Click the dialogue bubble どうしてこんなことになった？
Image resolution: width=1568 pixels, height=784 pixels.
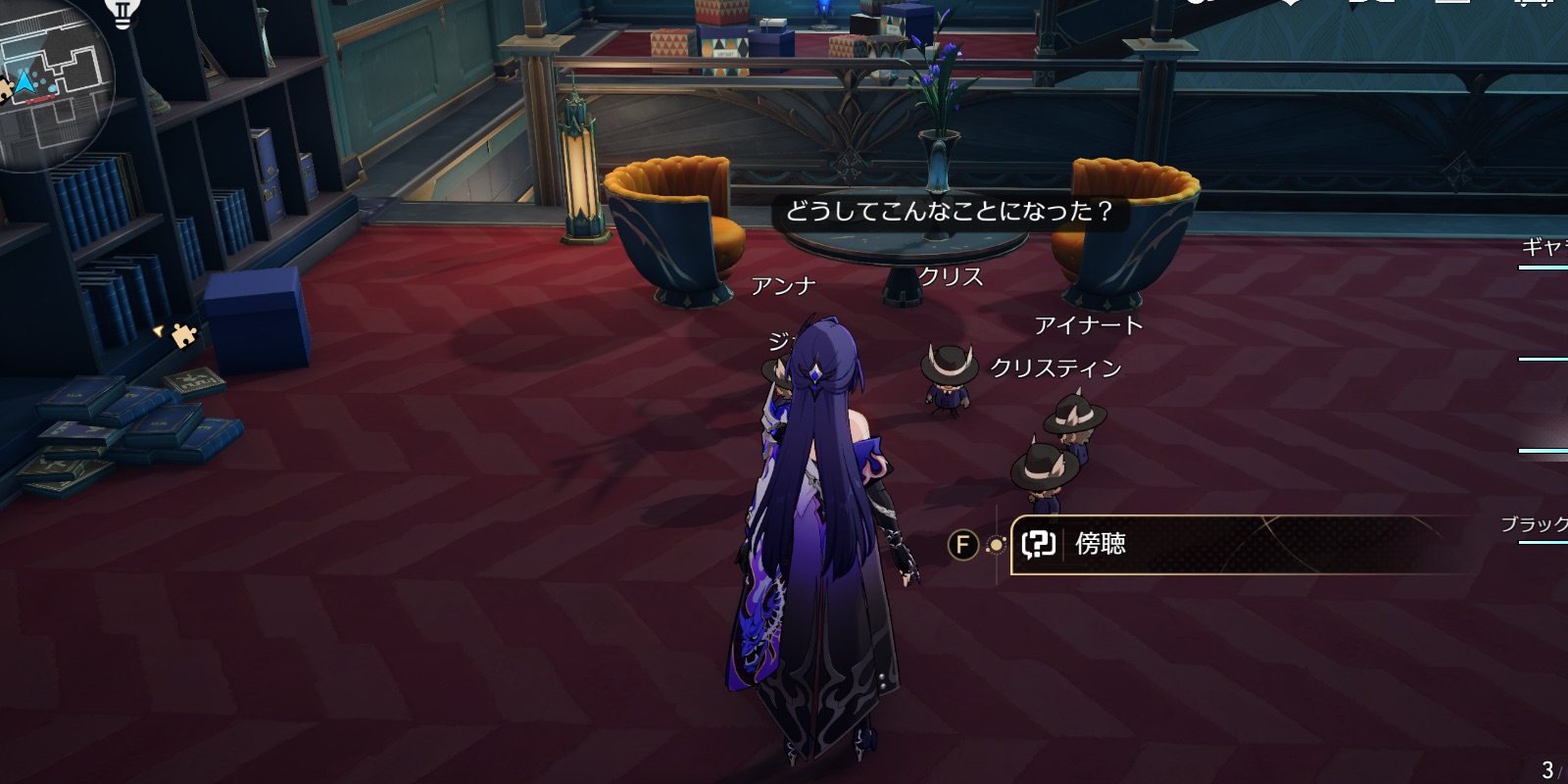952,210
